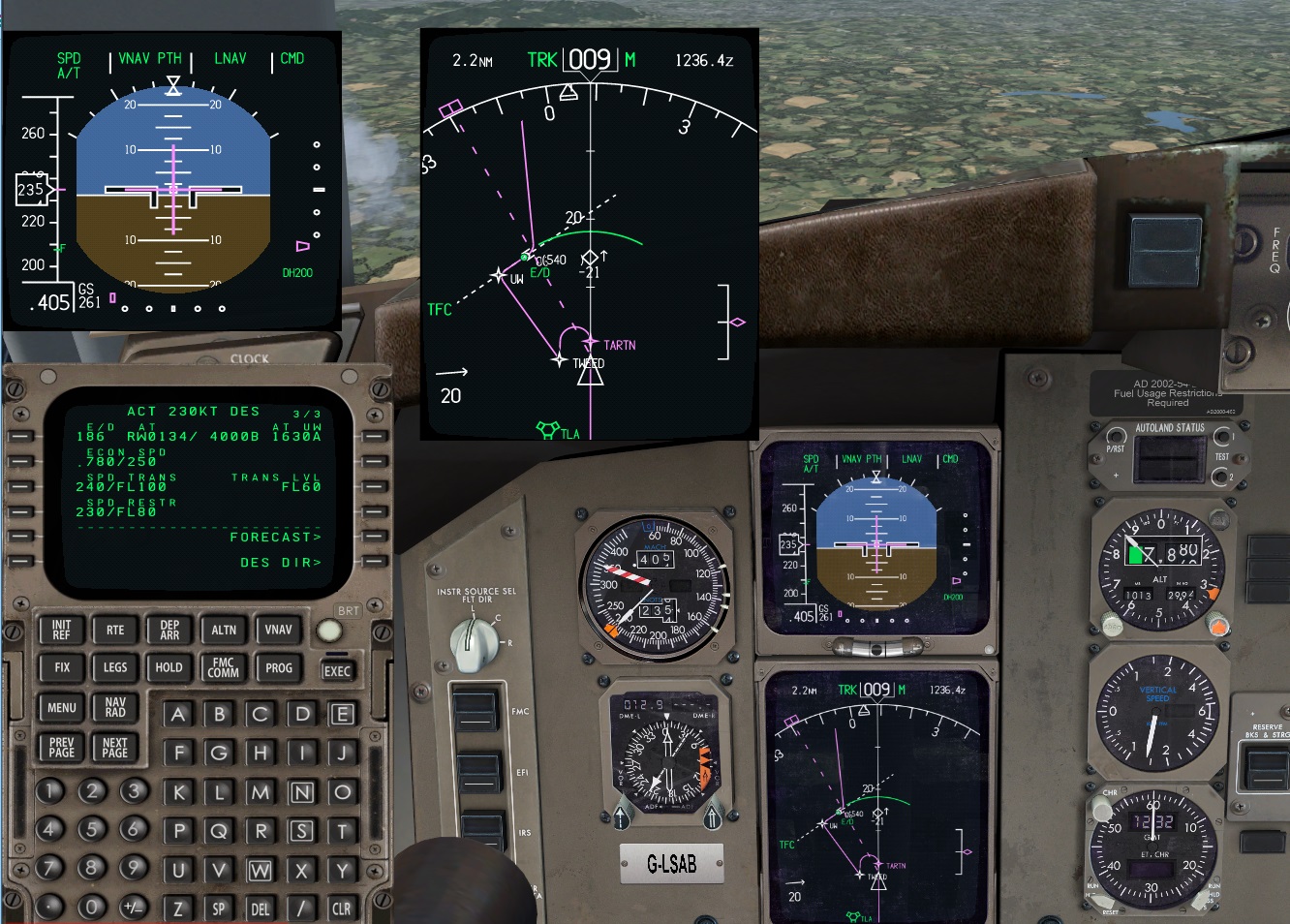This screenshot has height=924, width=1290.
Task: Go to PREV PAGE on the CDU
Action: [x=61, y=747]
